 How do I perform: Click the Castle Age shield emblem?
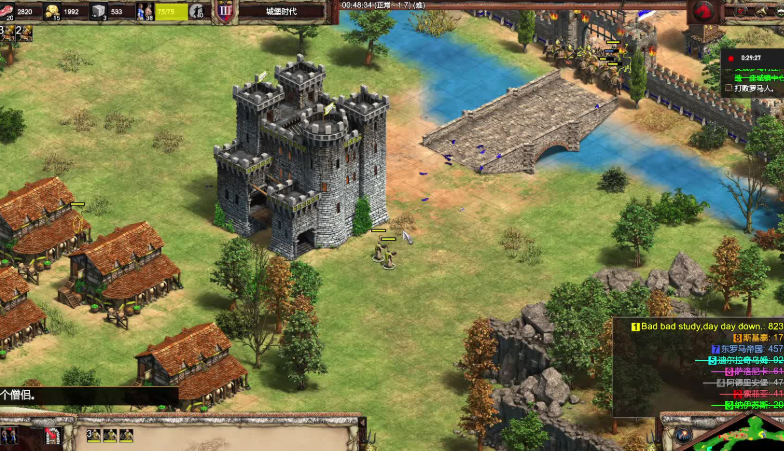coord(224,11)
